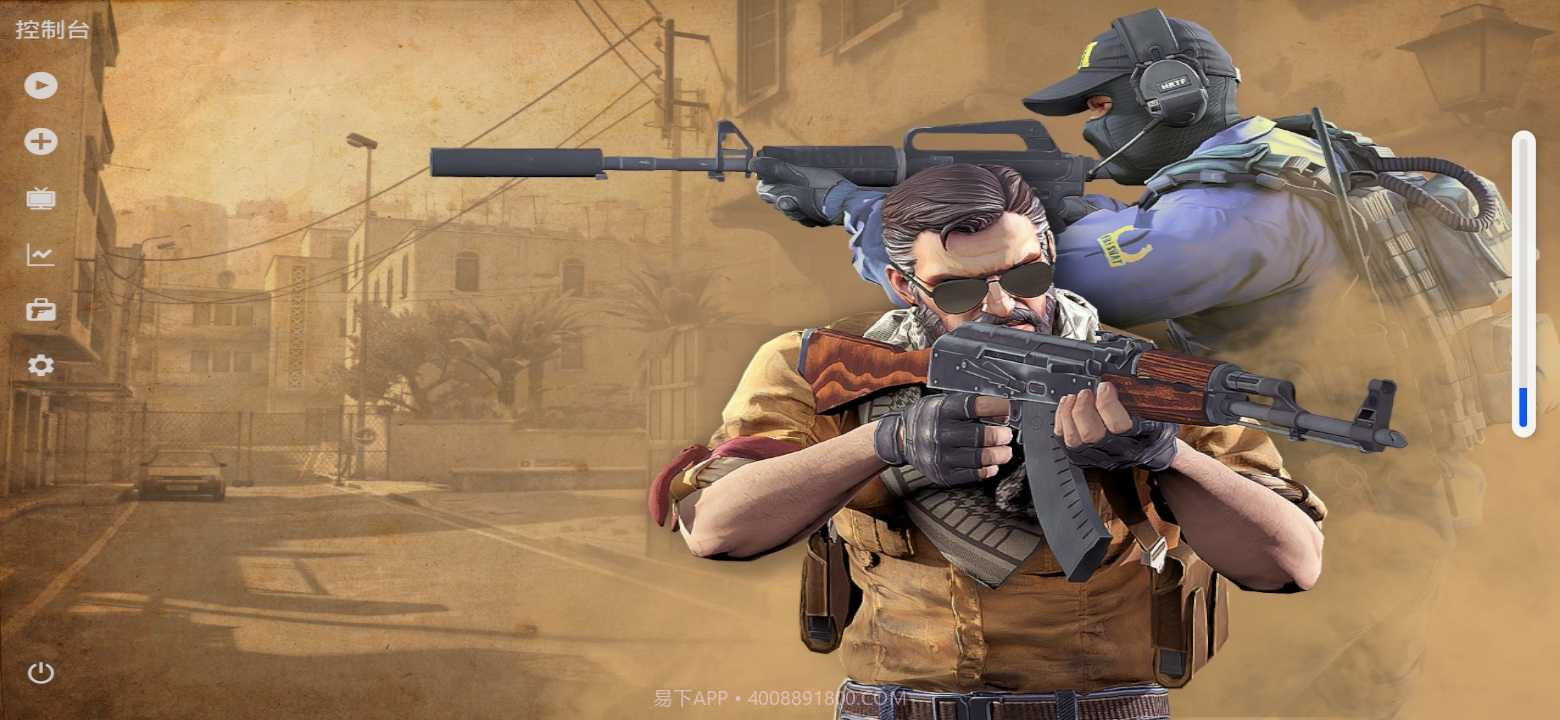Quit using the power icon
The height and width of the screenshot is (720, 1560).
pos(41,672)
